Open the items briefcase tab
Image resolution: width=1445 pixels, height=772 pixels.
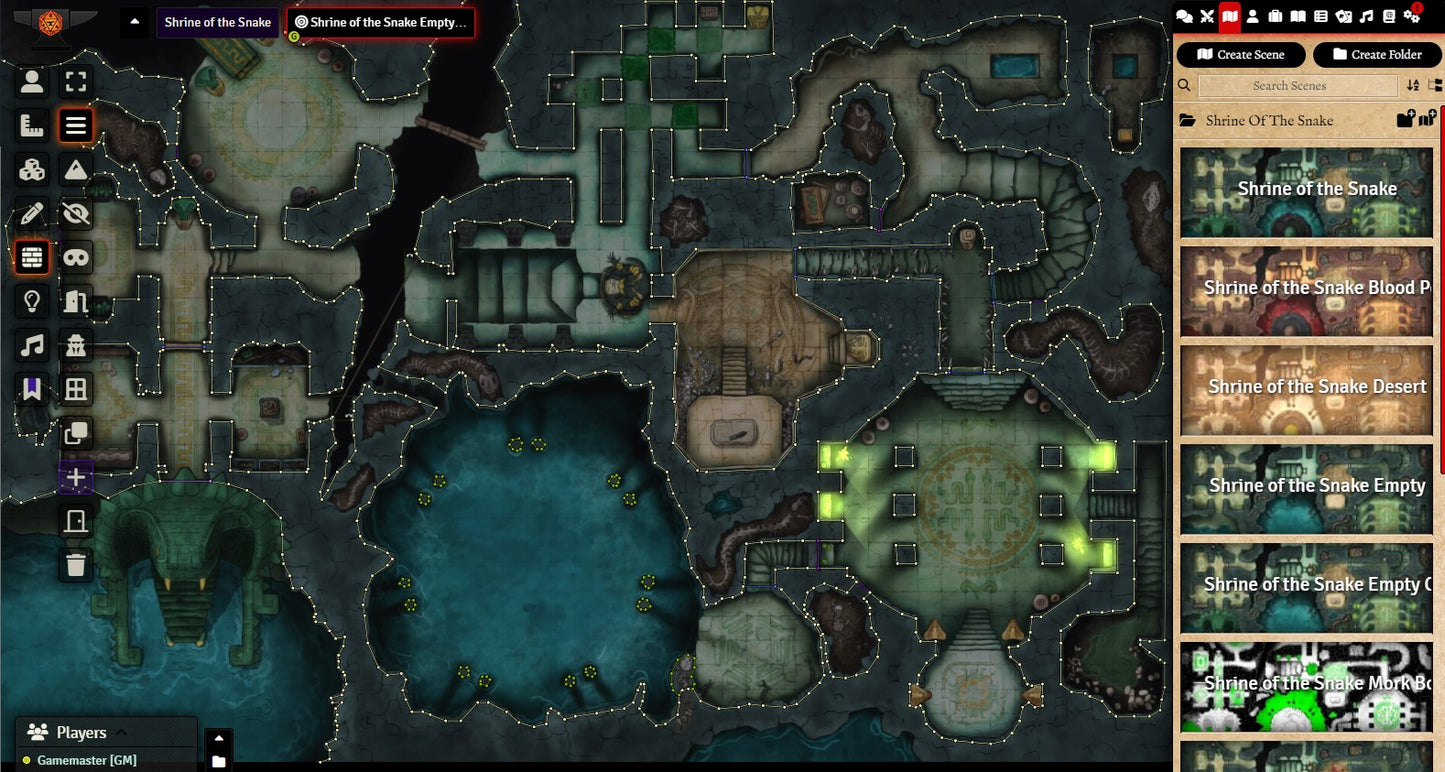click(1275, 16)
